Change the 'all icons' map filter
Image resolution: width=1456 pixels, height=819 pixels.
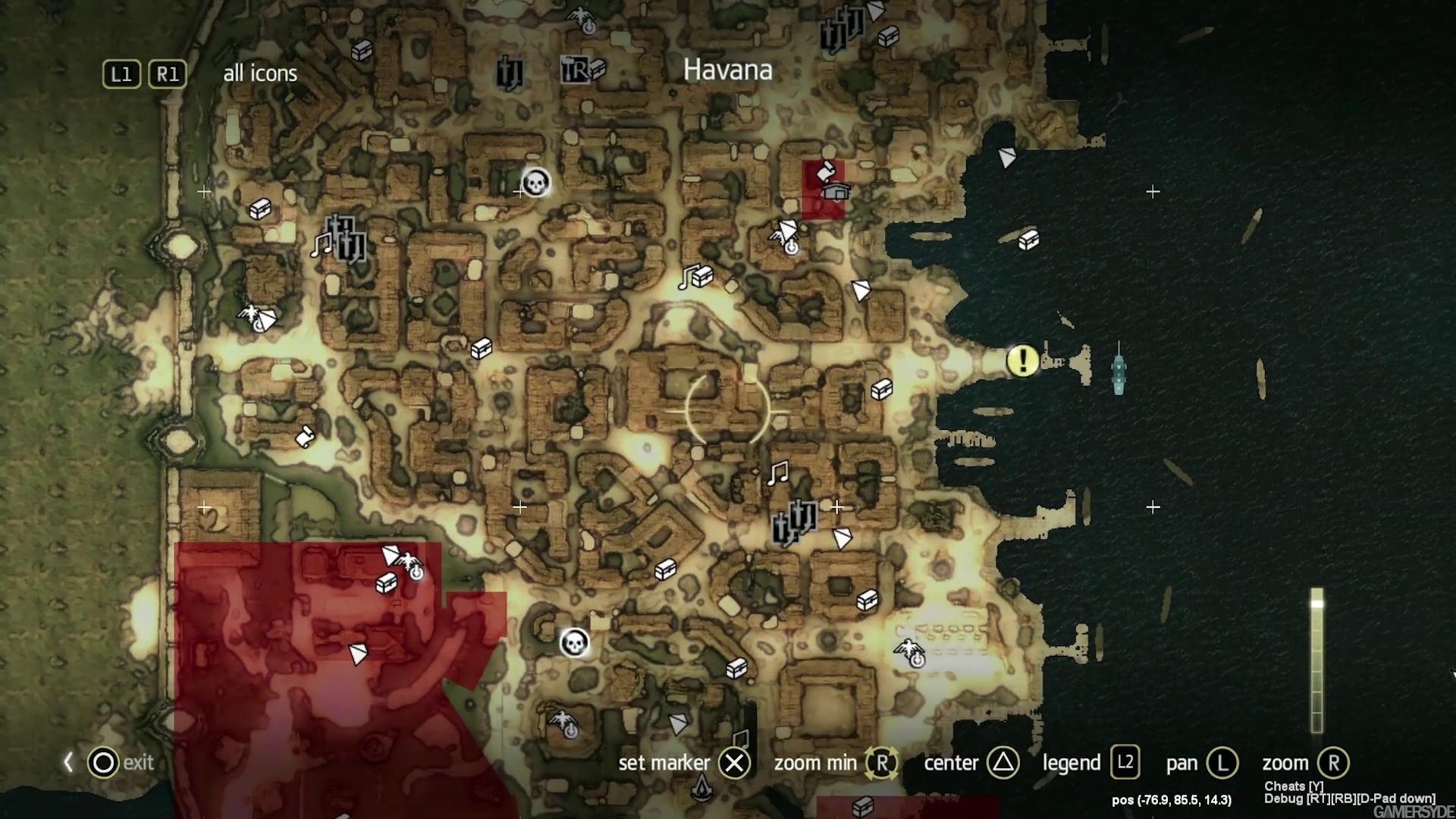coord(259,74)
